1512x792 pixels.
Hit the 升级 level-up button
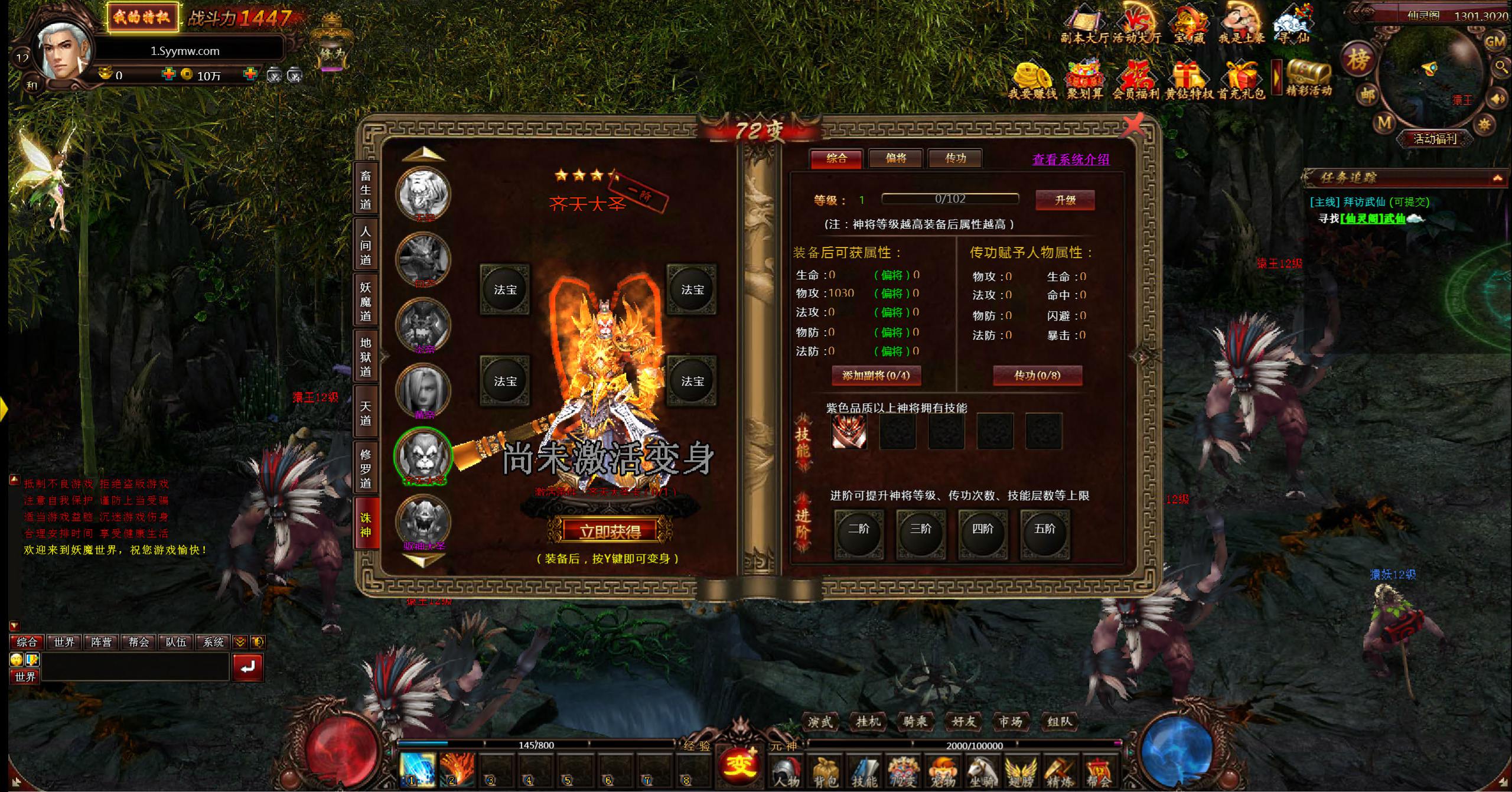(1065, 200)
